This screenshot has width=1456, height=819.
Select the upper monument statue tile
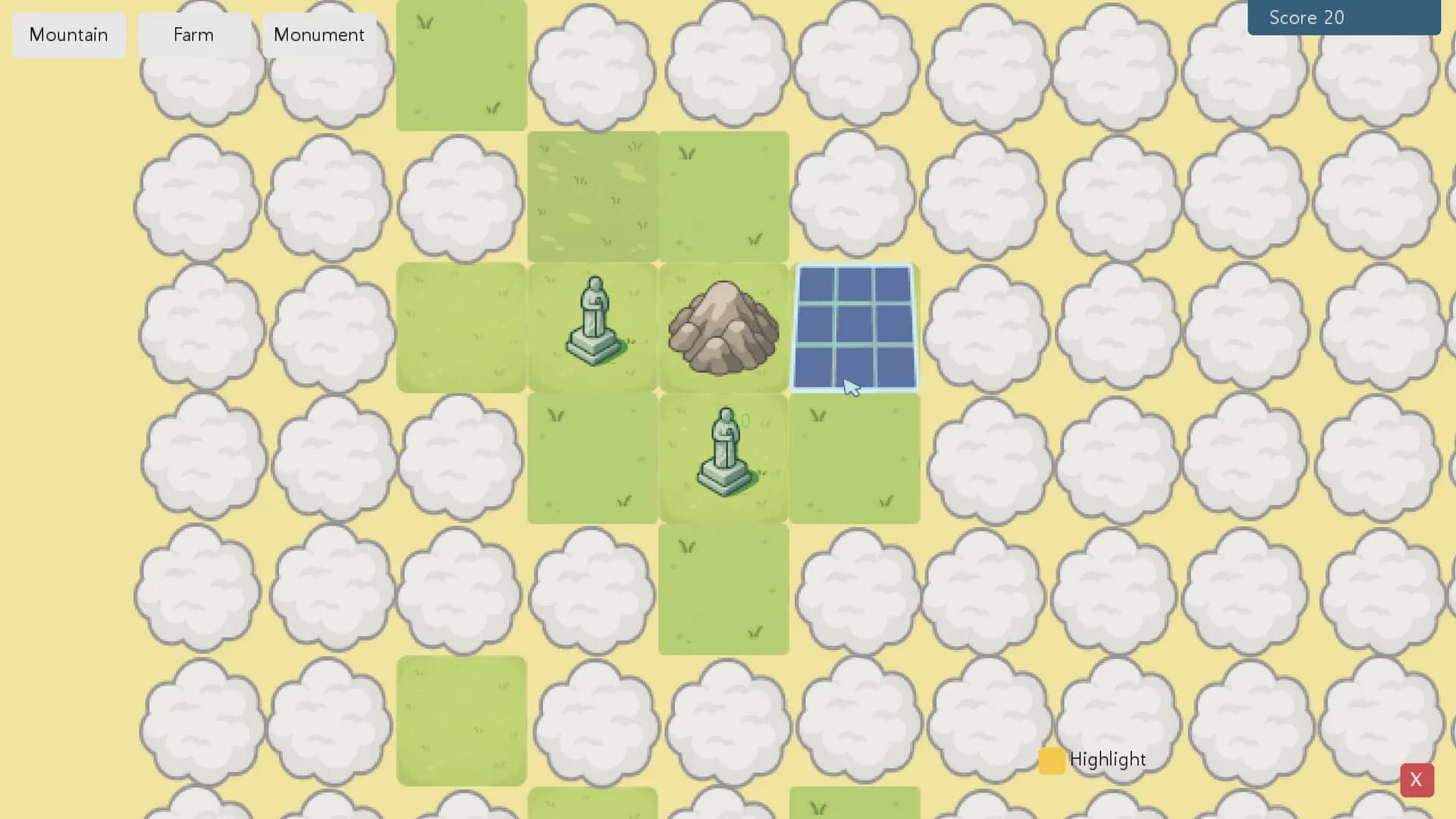[x=592, y=326]
